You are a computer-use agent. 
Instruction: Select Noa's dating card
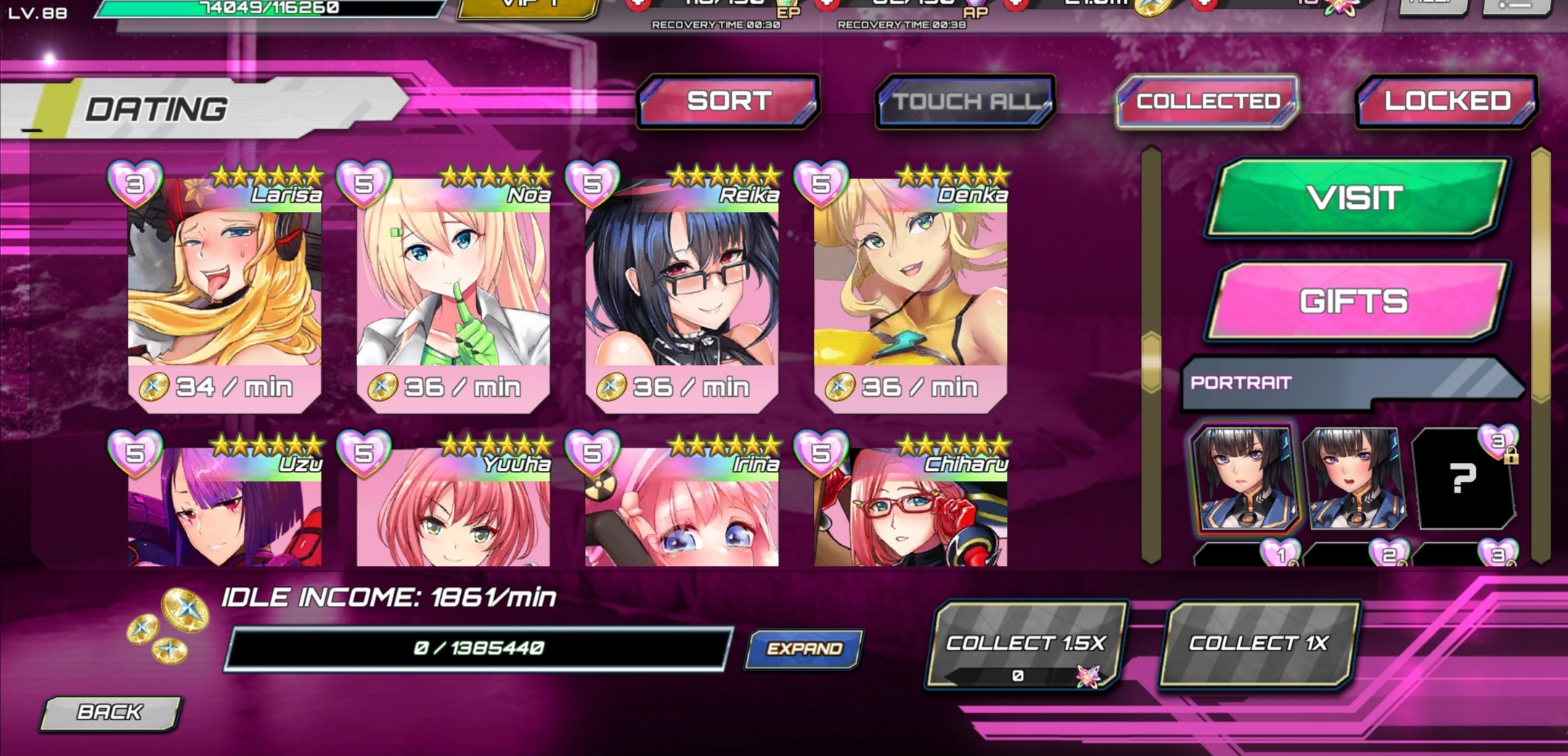453,290
